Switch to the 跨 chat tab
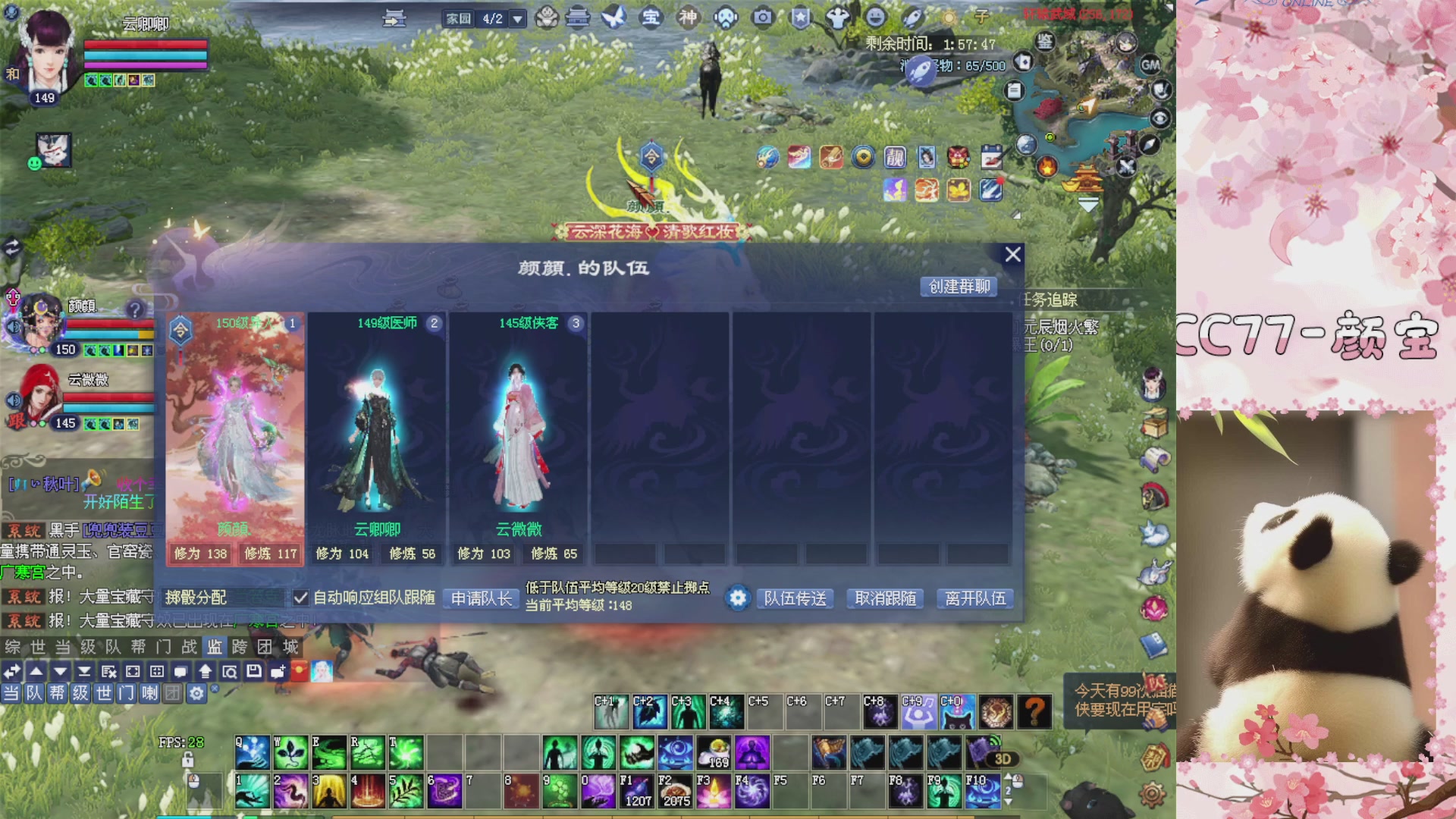 240,647
